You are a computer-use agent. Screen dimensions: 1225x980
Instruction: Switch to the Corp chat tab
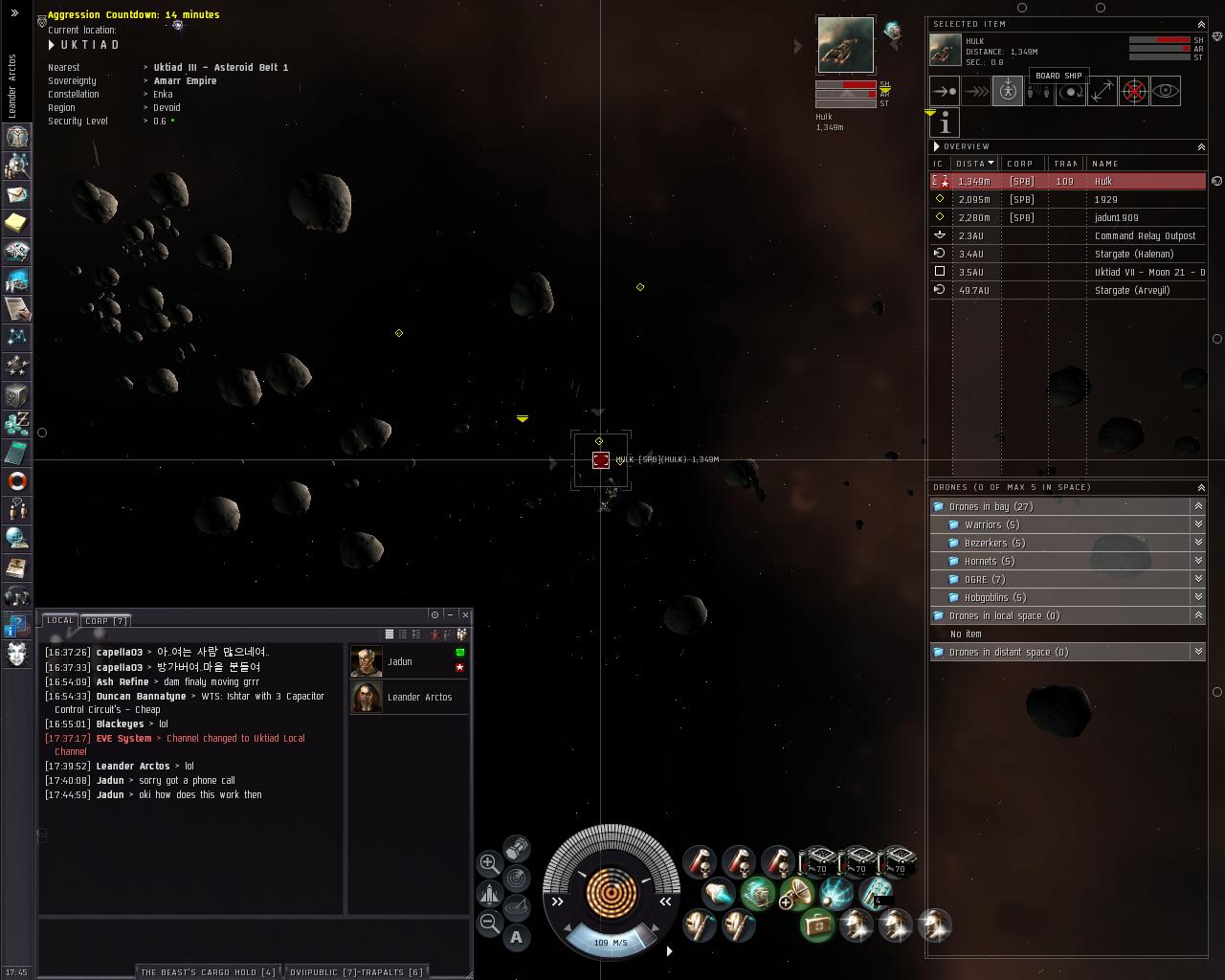pos(105,620)
